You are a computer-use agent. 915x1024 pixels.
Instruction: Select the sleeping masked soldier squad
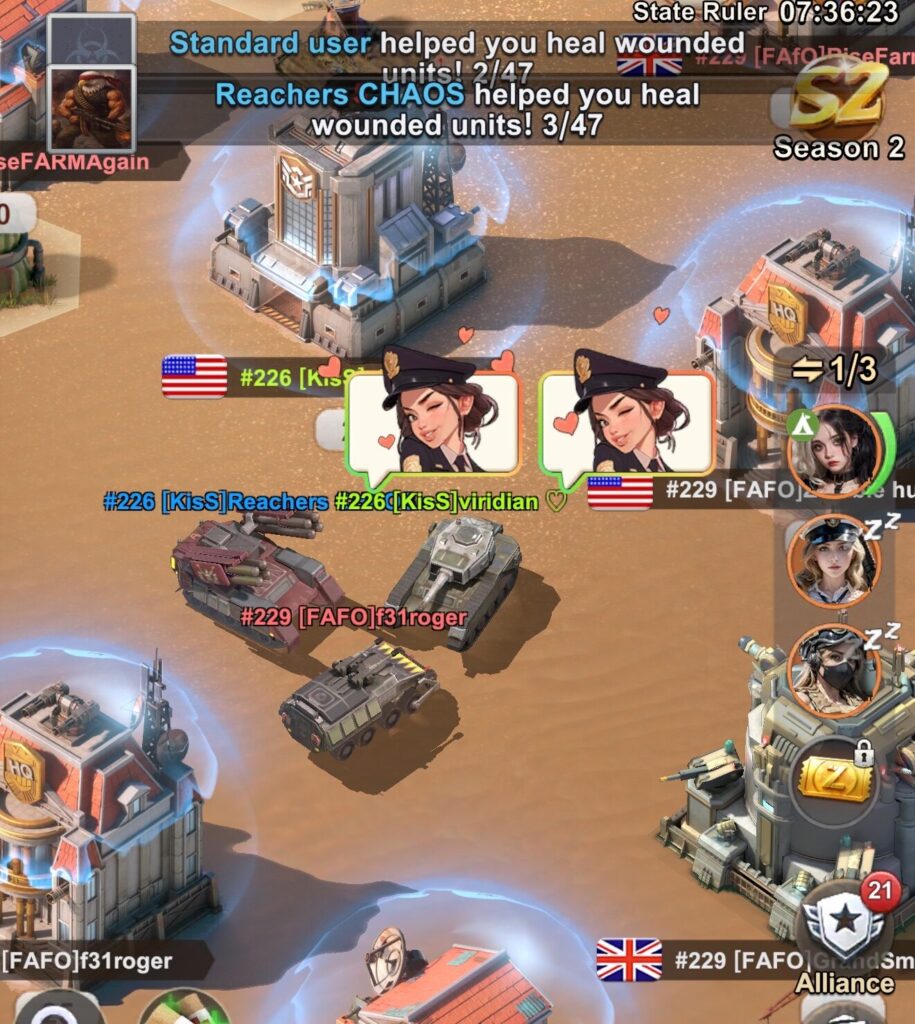point(833,669)
